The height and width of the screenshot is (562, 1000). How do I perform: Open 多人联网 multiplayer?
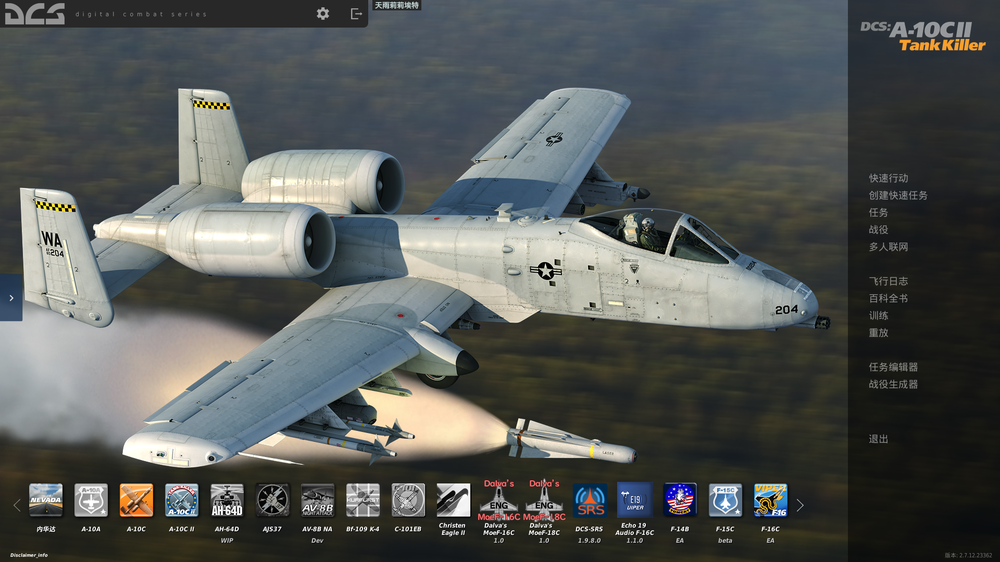tap(888, 246)
